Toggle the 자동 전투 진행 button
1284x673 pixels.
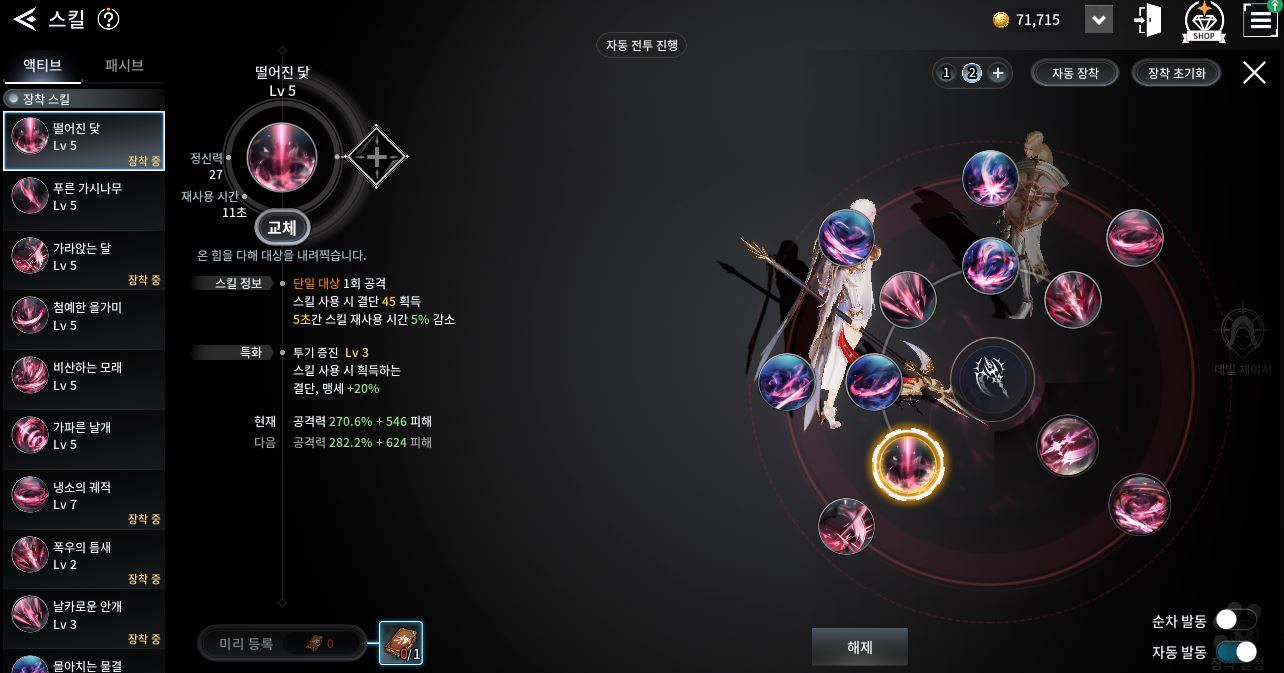coord(642,45)
